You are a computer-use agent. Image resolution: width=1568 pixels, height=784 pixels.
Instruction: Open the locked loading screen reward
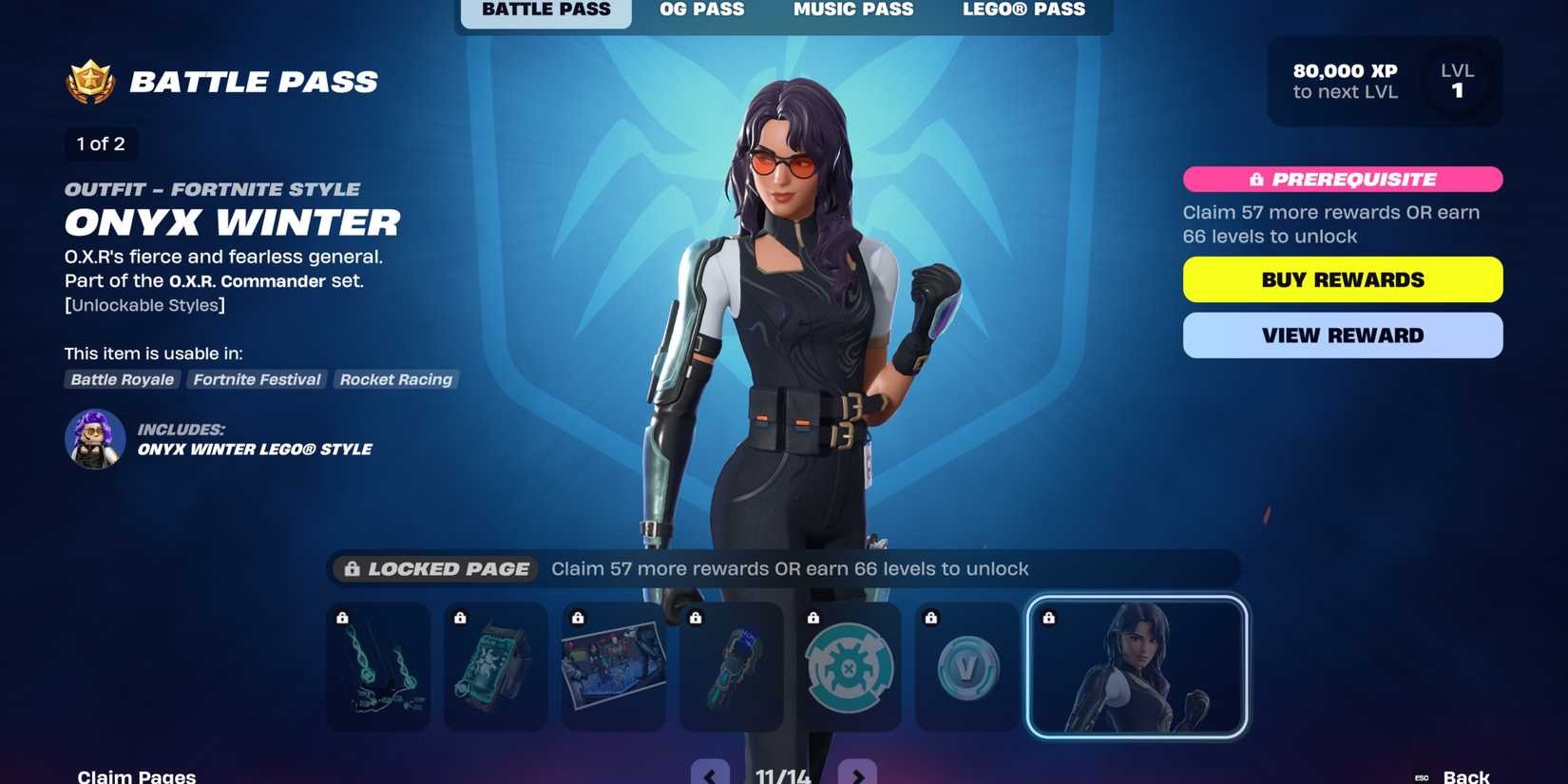613,666
